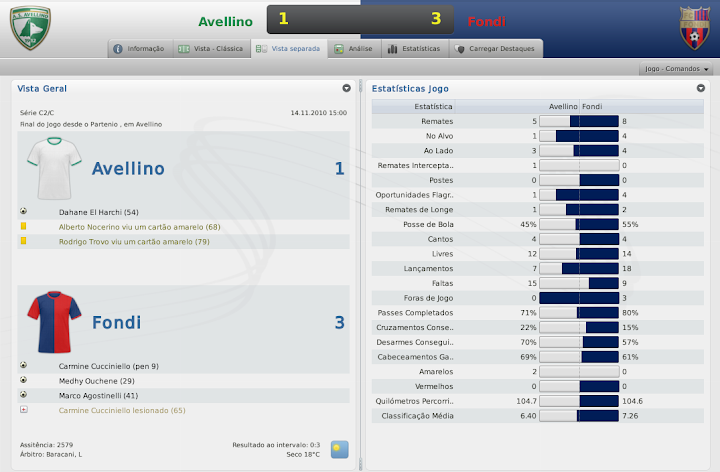Click the Avellino club crest
This screenshot has width=720, height=472.
pyautogui.click(x=30, y=26)
